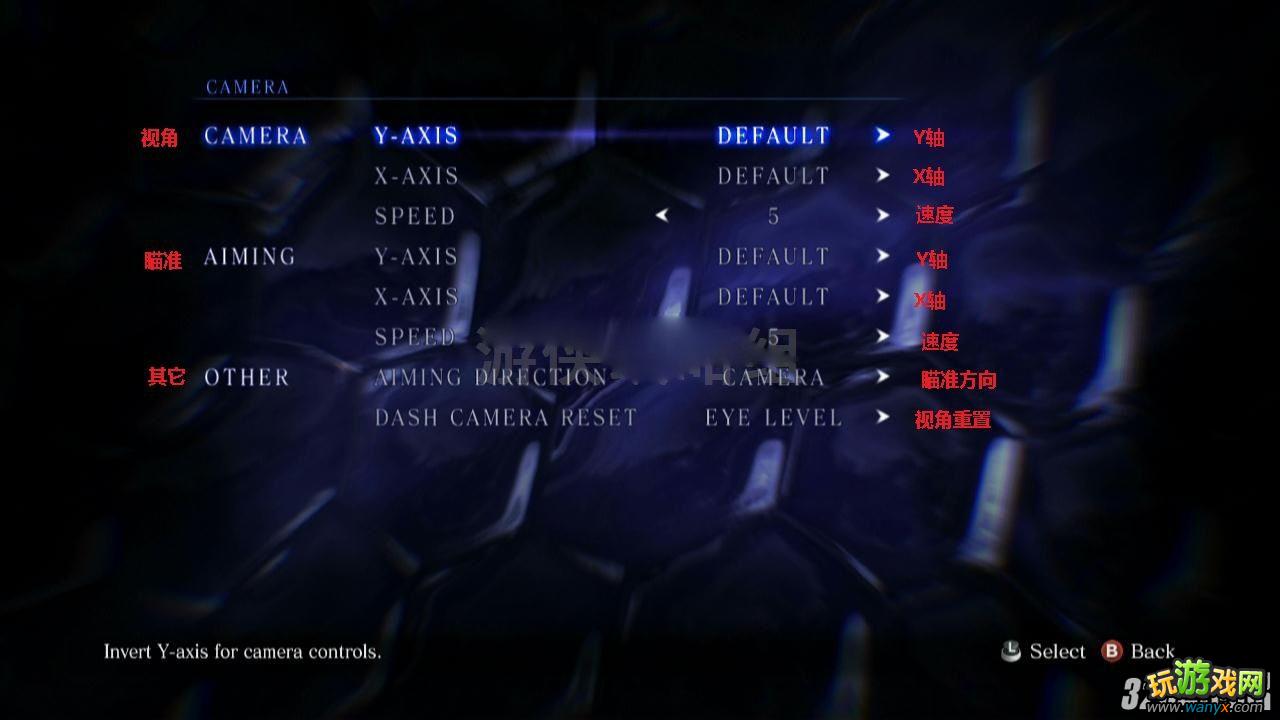Choose the SPEED row under CAMERA
1280x720 pixels.
coord(415,216)
